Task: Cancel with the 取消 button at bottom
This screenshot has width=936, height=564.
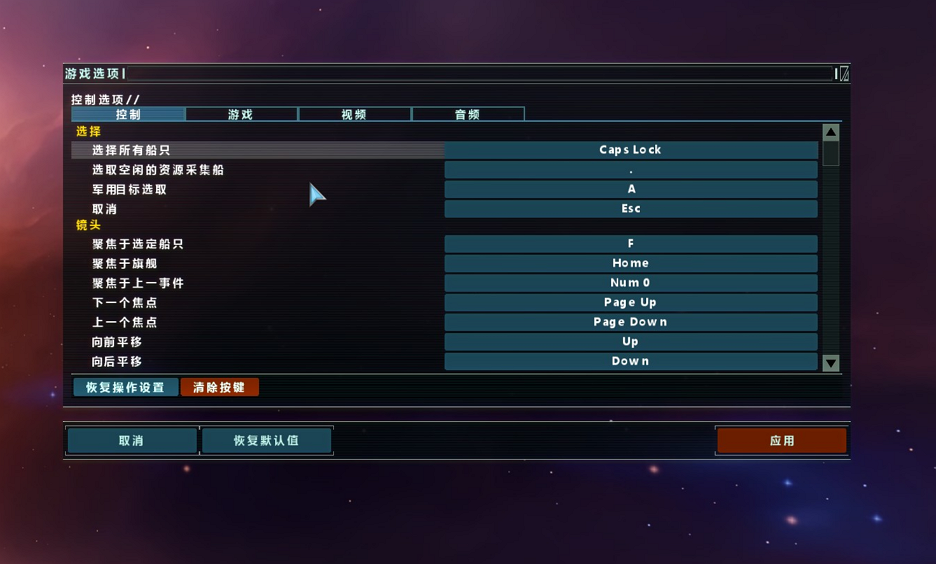Action: [131, 440]
